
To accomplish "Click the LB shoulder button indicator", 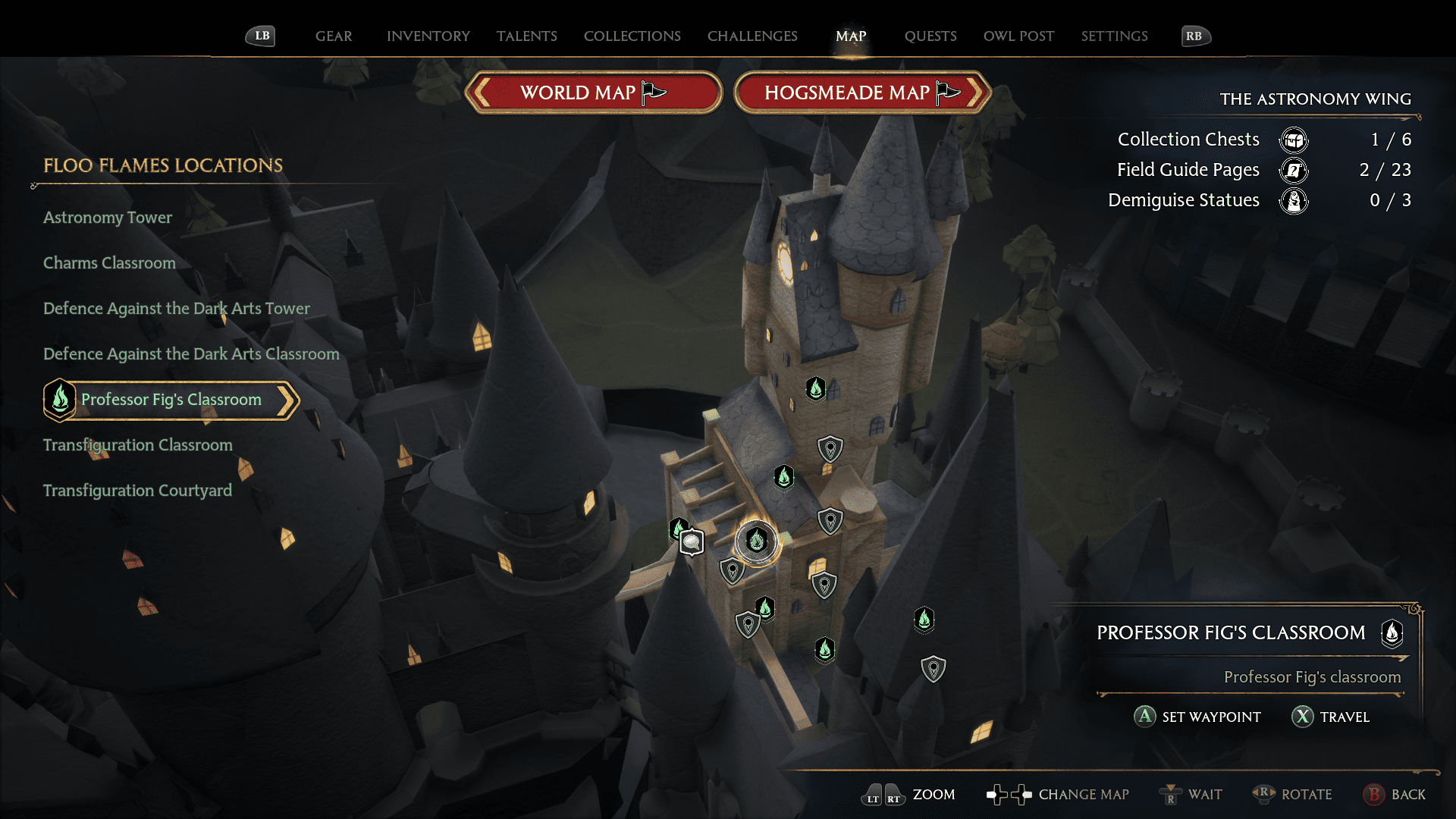I will click(260, 35).
